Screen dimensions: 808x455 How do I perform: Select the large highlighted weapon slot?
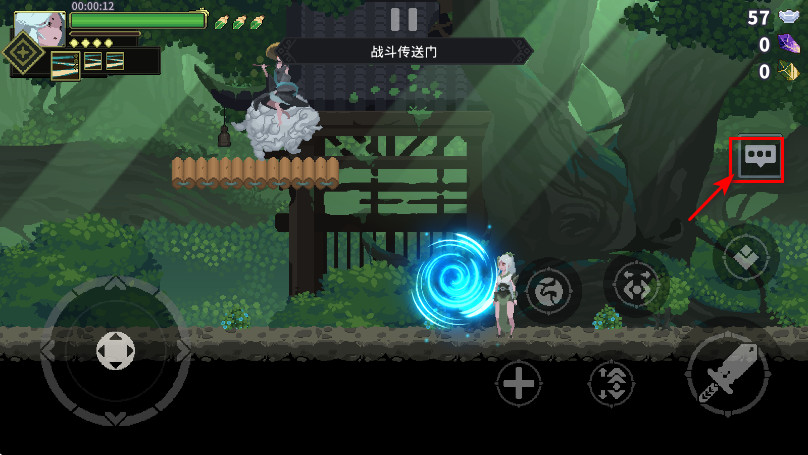click(66, 65)
